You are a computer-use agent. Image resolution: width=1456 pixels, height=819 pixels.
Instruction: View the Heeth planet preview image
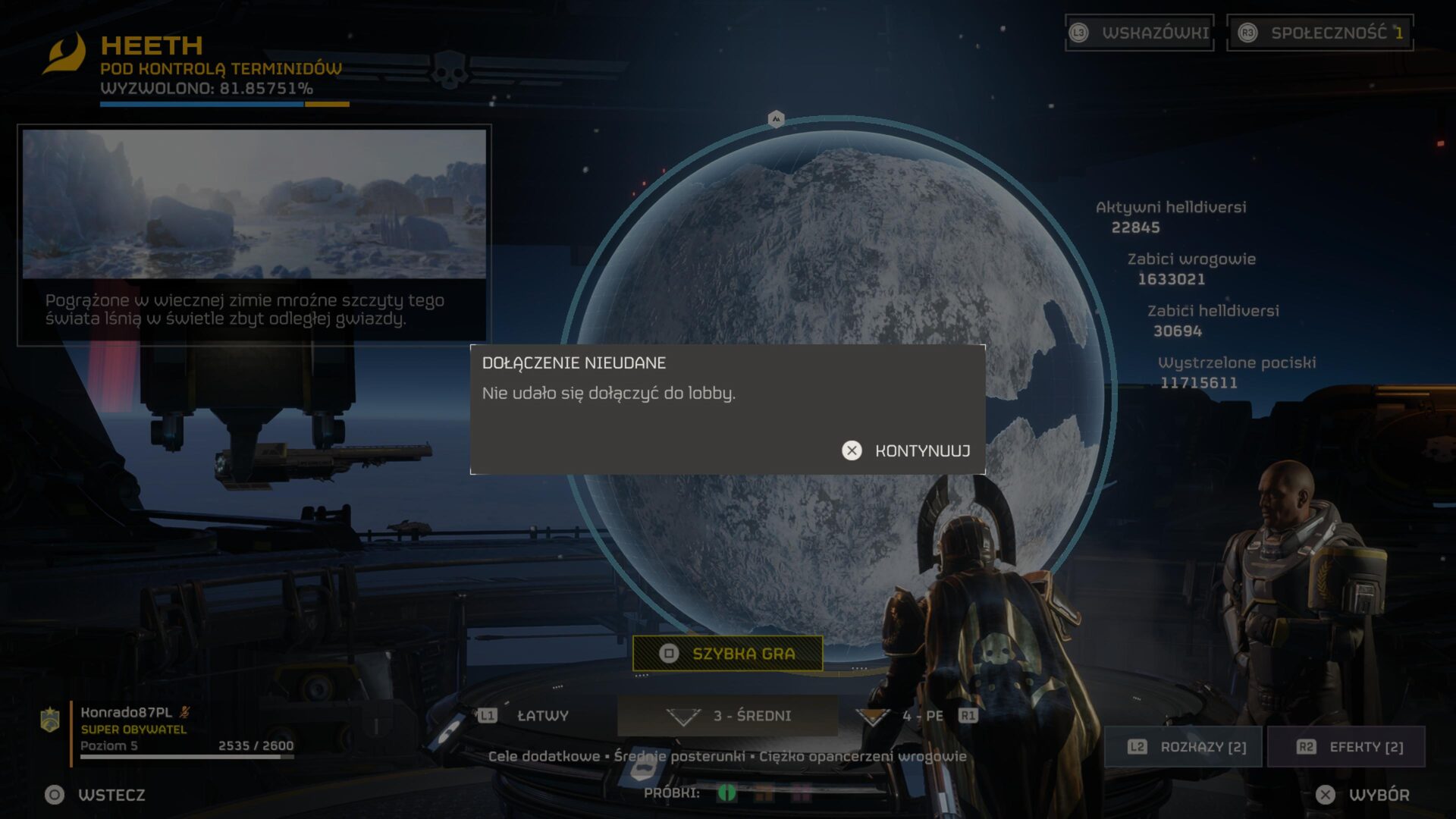(254, 204)
